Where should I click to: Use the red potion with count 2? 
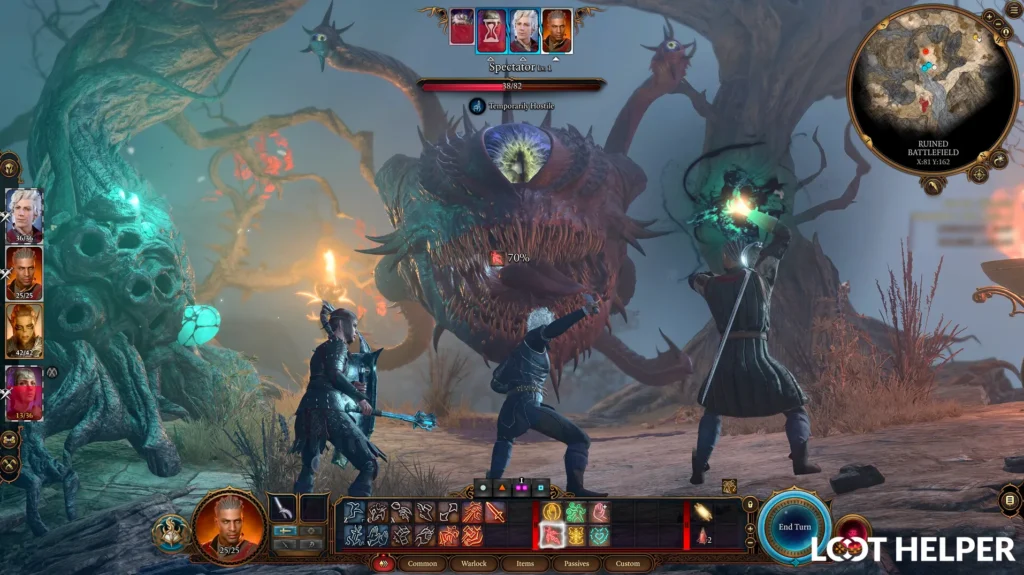(x=703, y=536)
